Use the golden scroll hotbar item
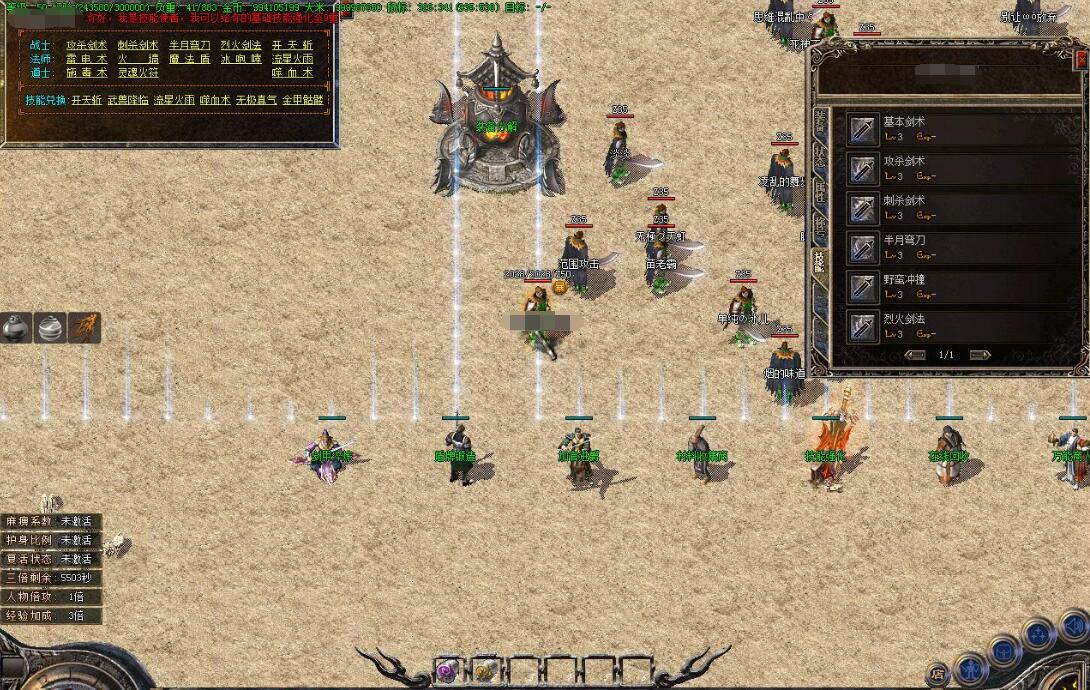Viewport: 1090px width, 690px height. click(485, 670)
